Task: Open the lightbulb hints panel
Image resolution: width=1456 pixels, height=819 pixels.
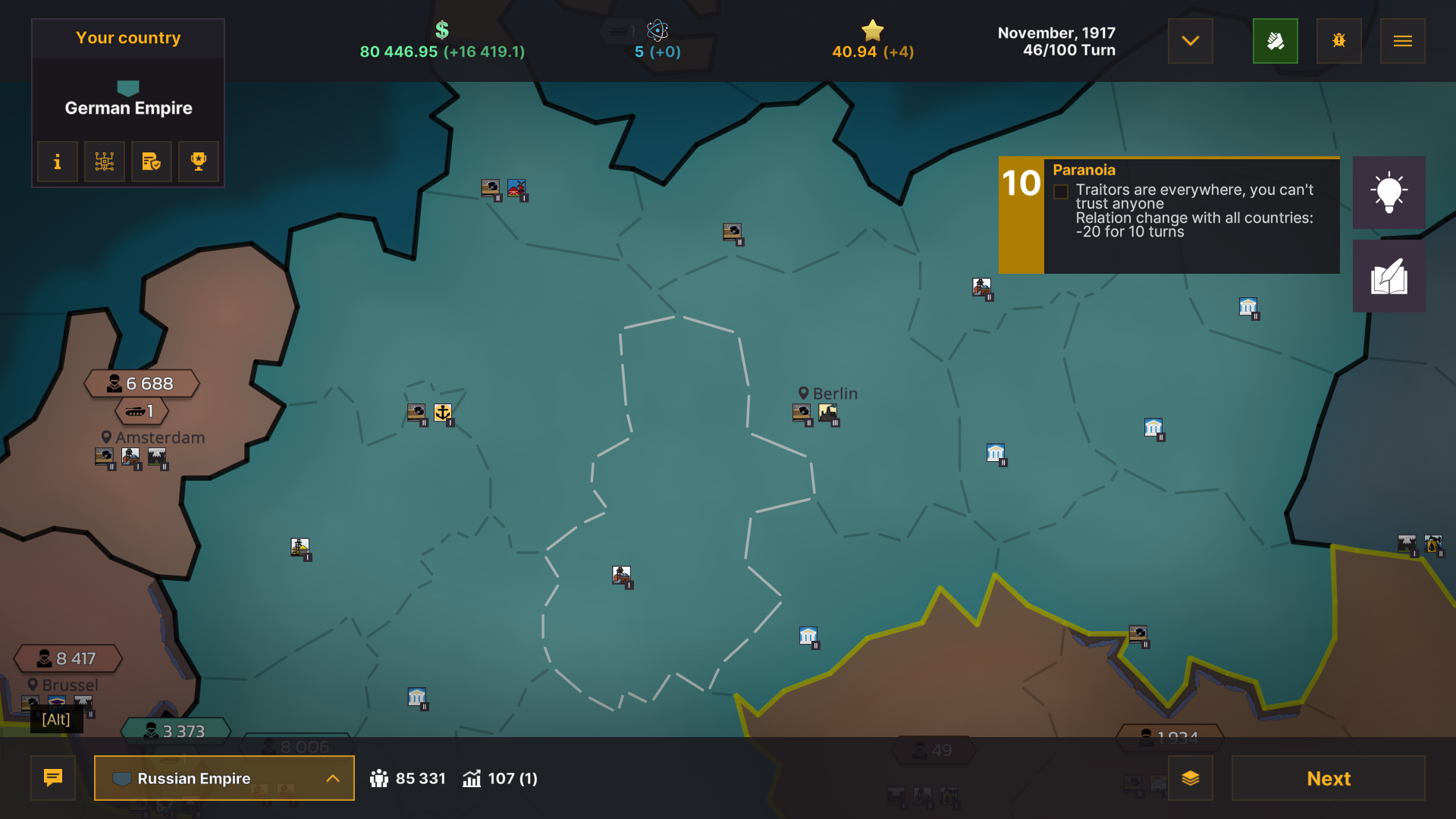Action: coord(1389,193)
